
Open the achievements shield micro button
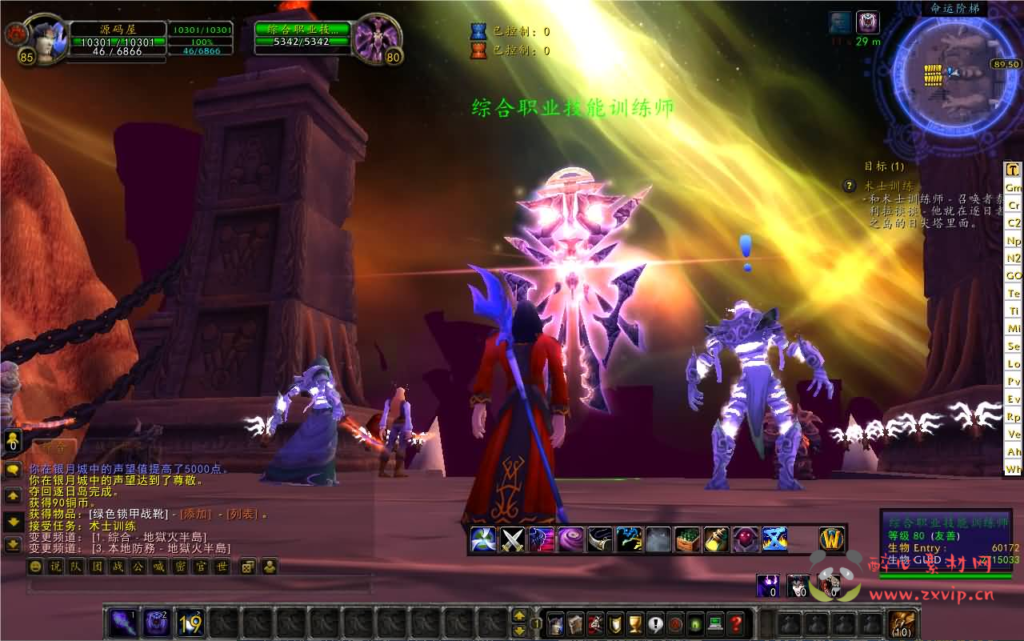[x=615, y=623]
